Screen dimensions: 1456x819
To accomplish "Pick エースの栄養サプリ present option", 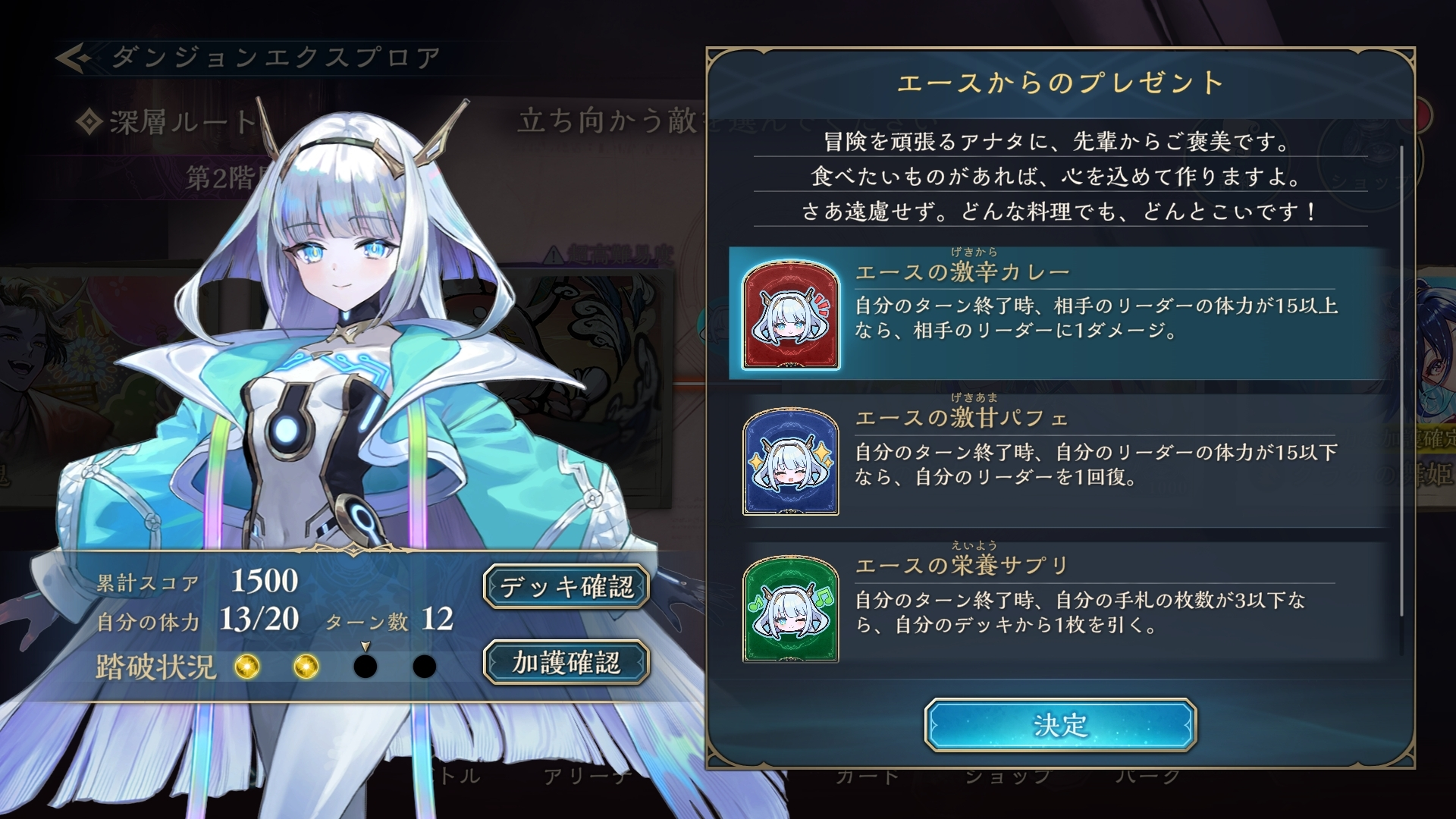I will point(1060,607).
